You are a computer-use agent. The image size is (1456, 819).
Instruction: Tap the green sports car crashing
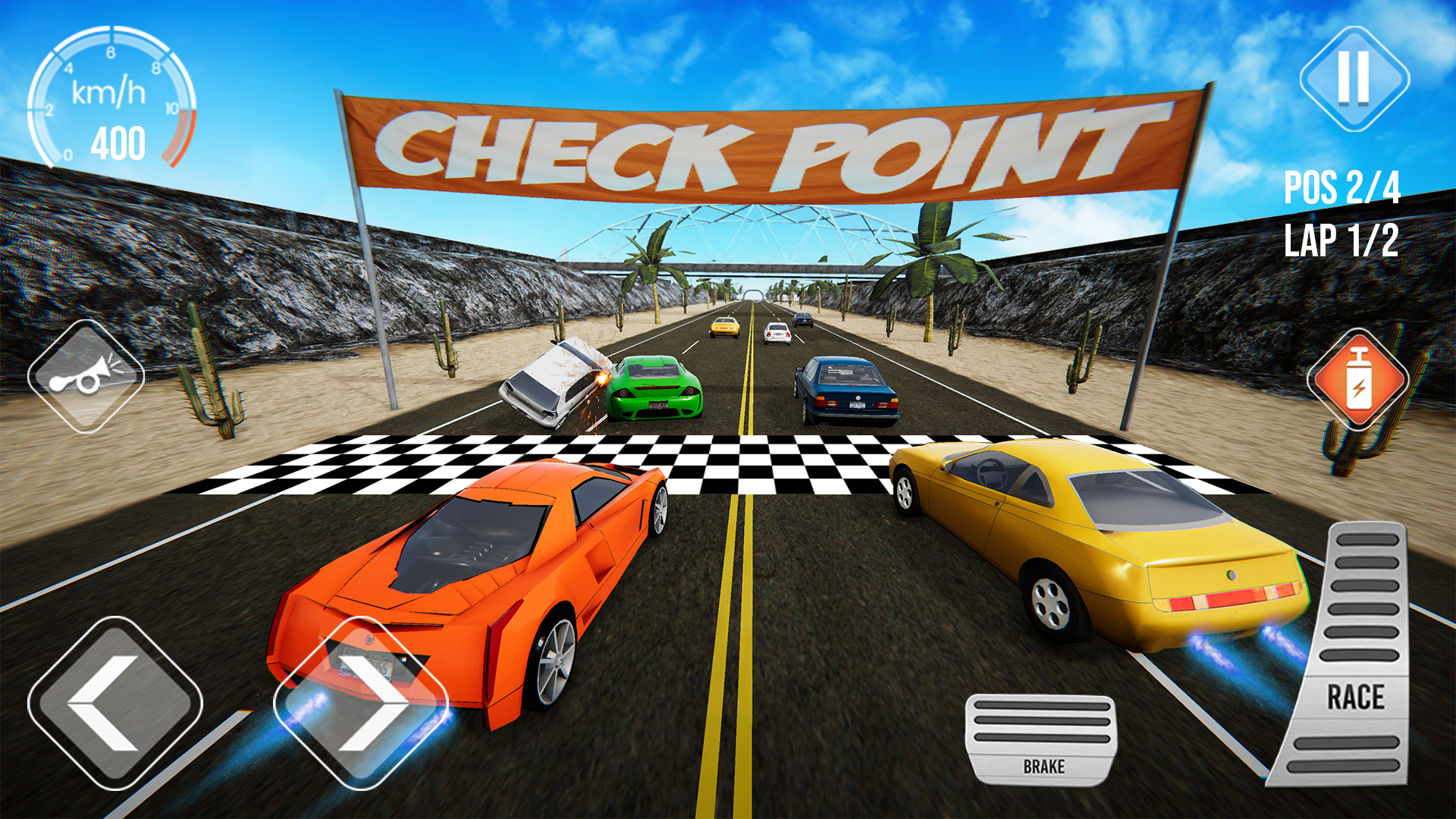point(656,391)
